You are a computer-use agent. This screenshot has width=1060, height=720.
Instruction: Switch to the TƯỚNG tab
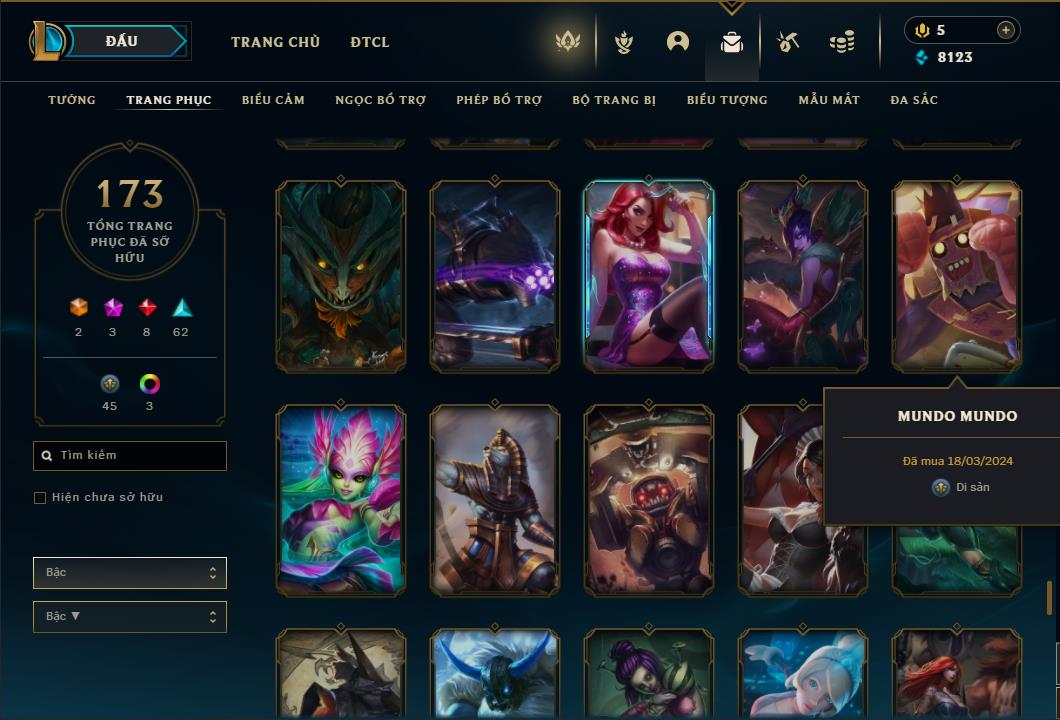coord(72,100)
